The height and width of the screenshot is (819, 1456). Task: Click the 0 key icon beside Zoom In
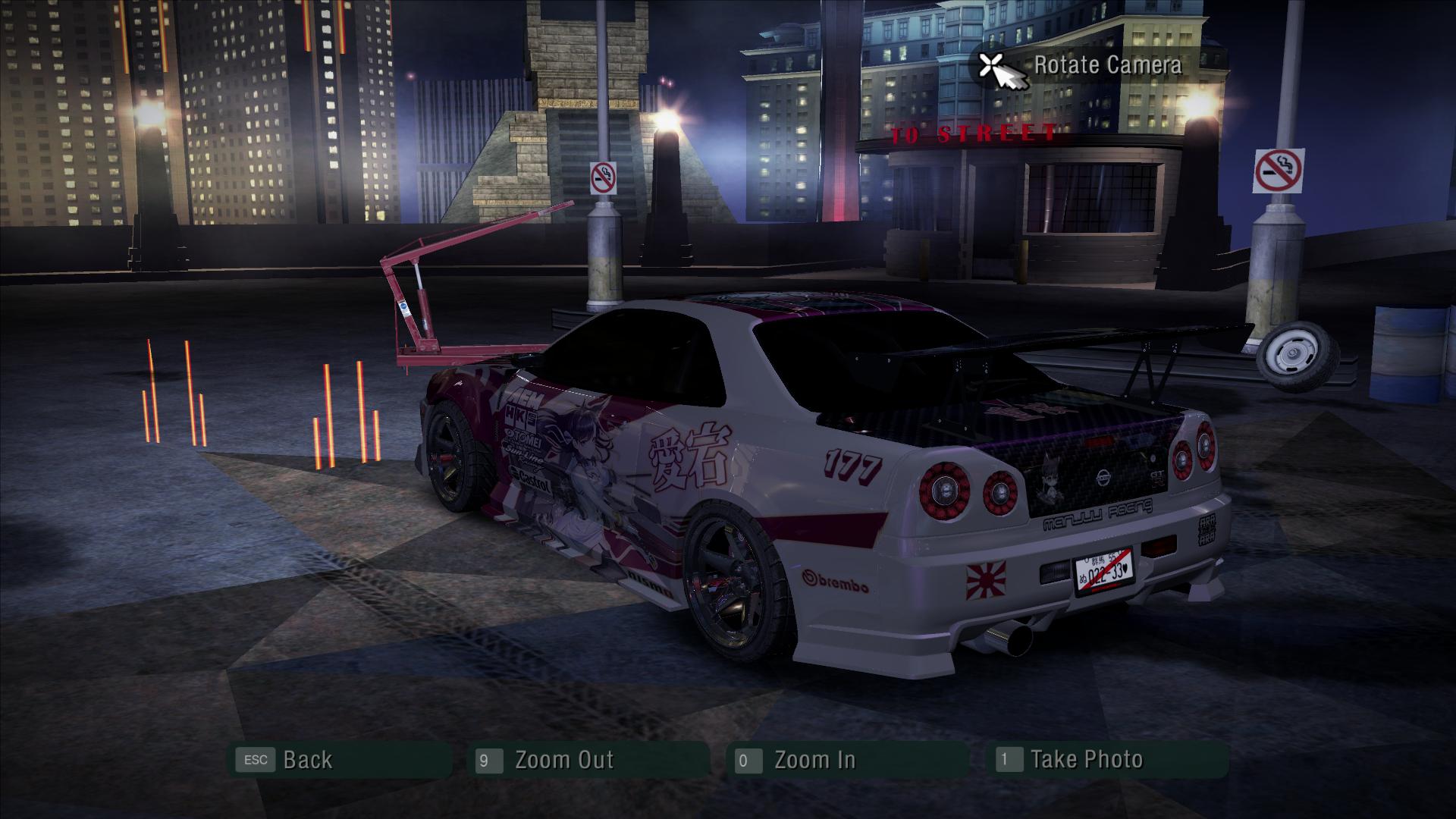pos(747,760)
